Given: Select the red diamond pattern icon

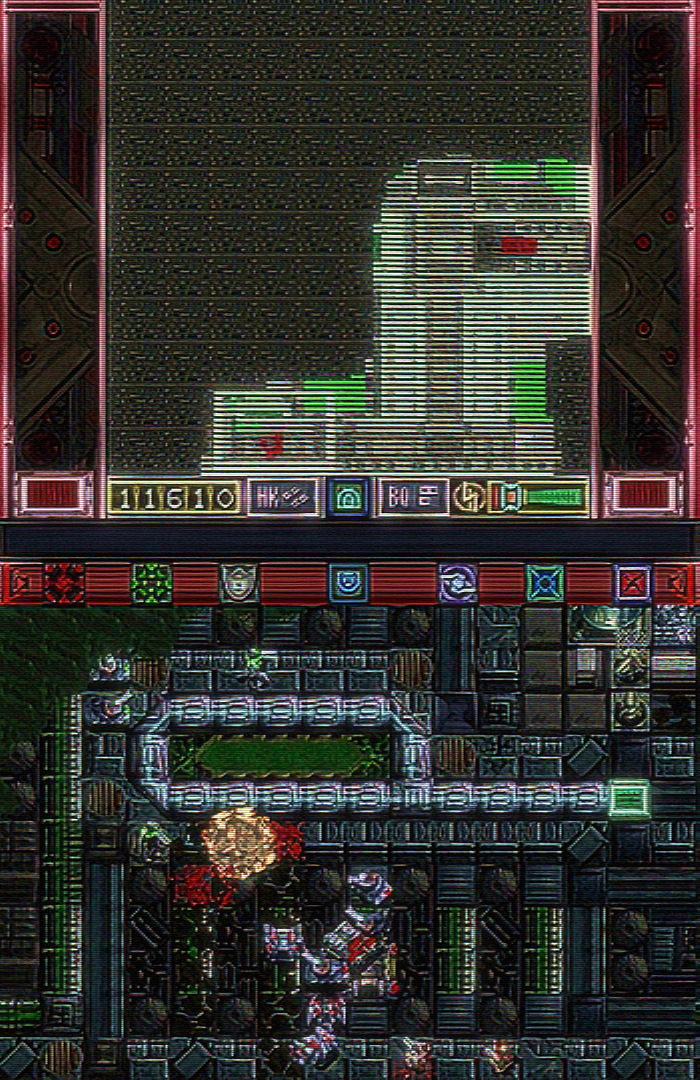Looking at the screenshot, I should point(64,582).
